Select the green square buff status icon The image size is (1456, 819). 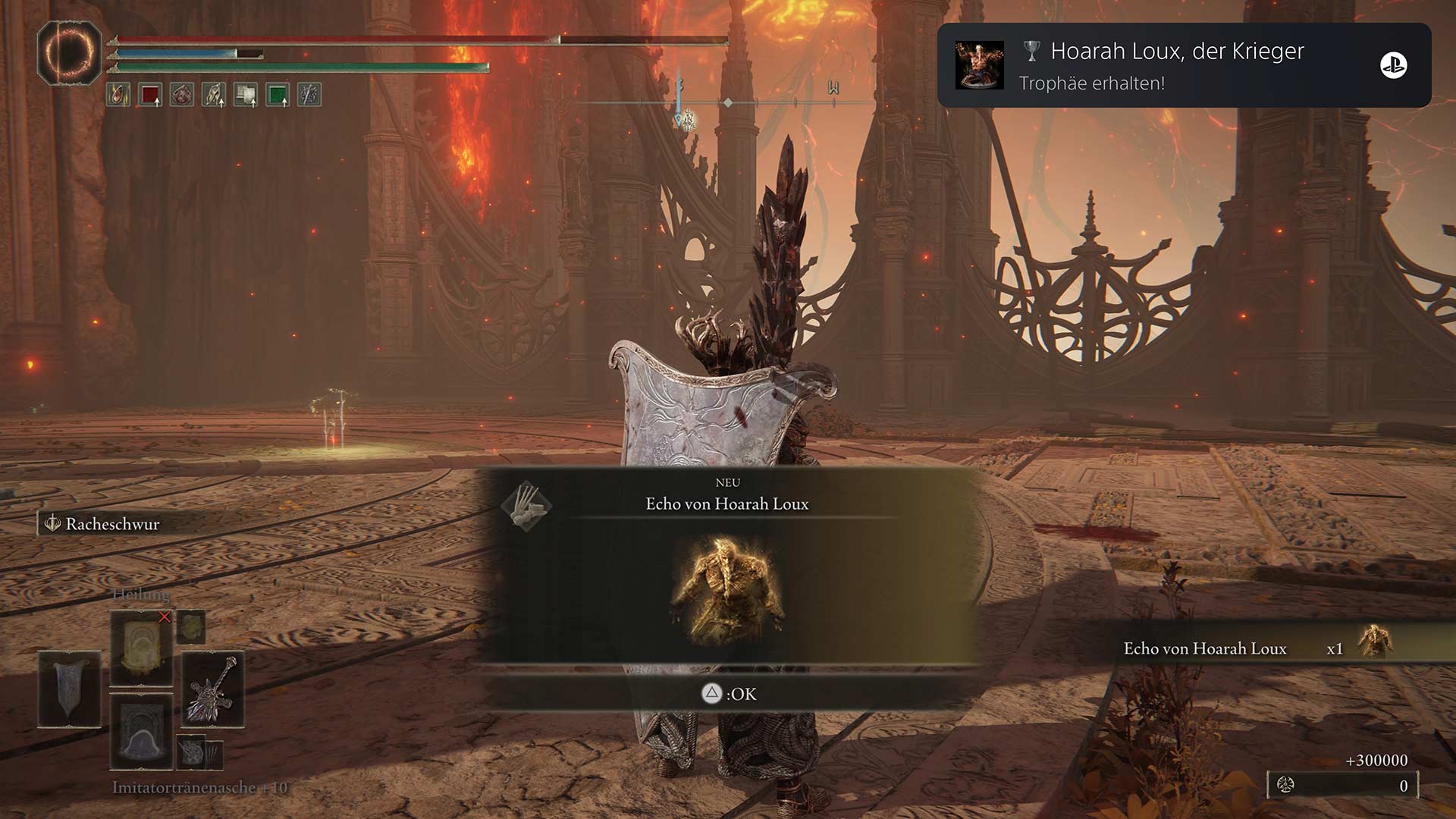coord(278,95)
